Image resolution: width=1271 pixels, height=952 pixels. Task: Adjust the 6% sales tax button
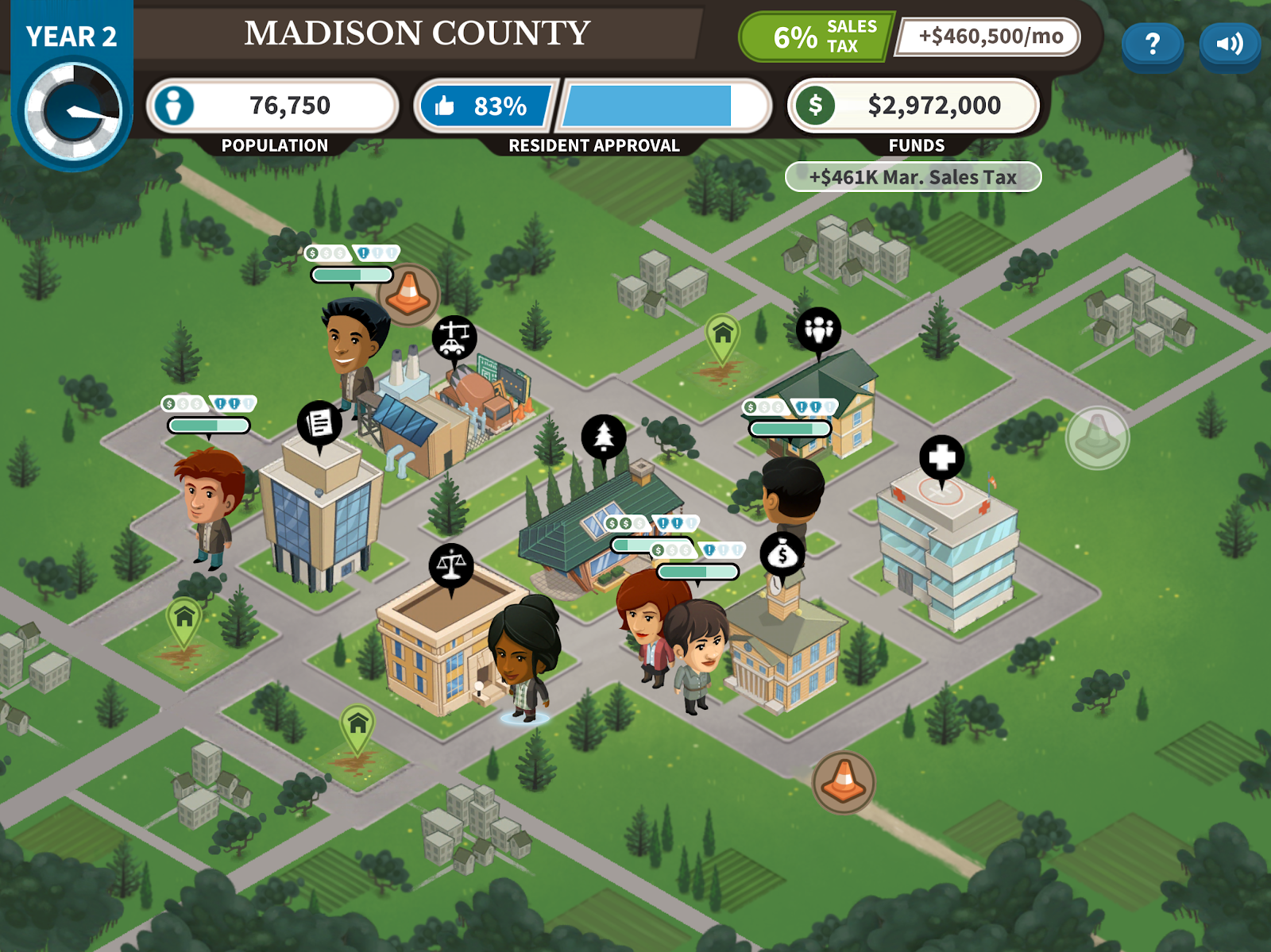(817, 37)
